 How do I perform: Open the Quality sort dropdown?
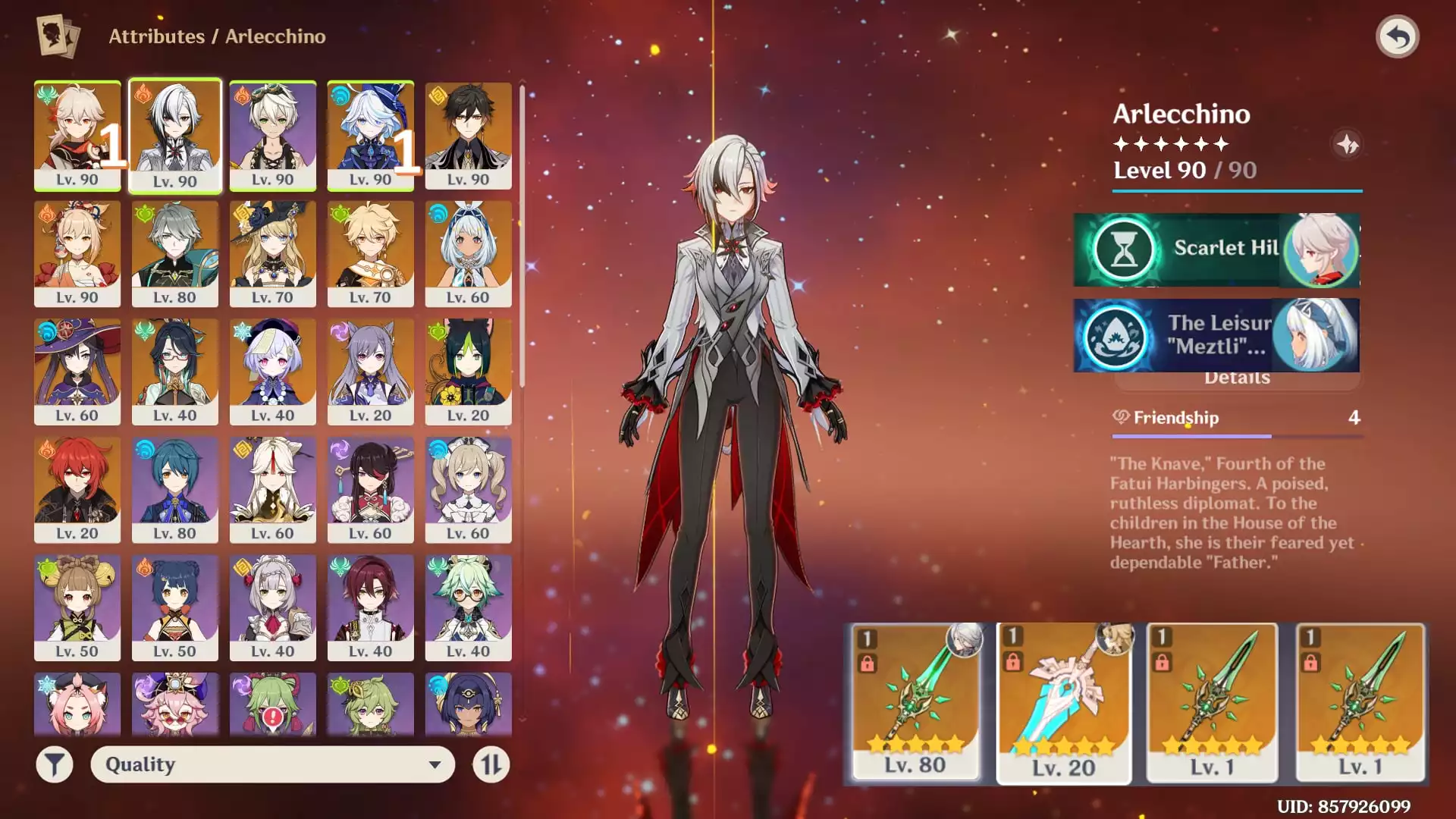pyautogui.click(x=273, y=764)
